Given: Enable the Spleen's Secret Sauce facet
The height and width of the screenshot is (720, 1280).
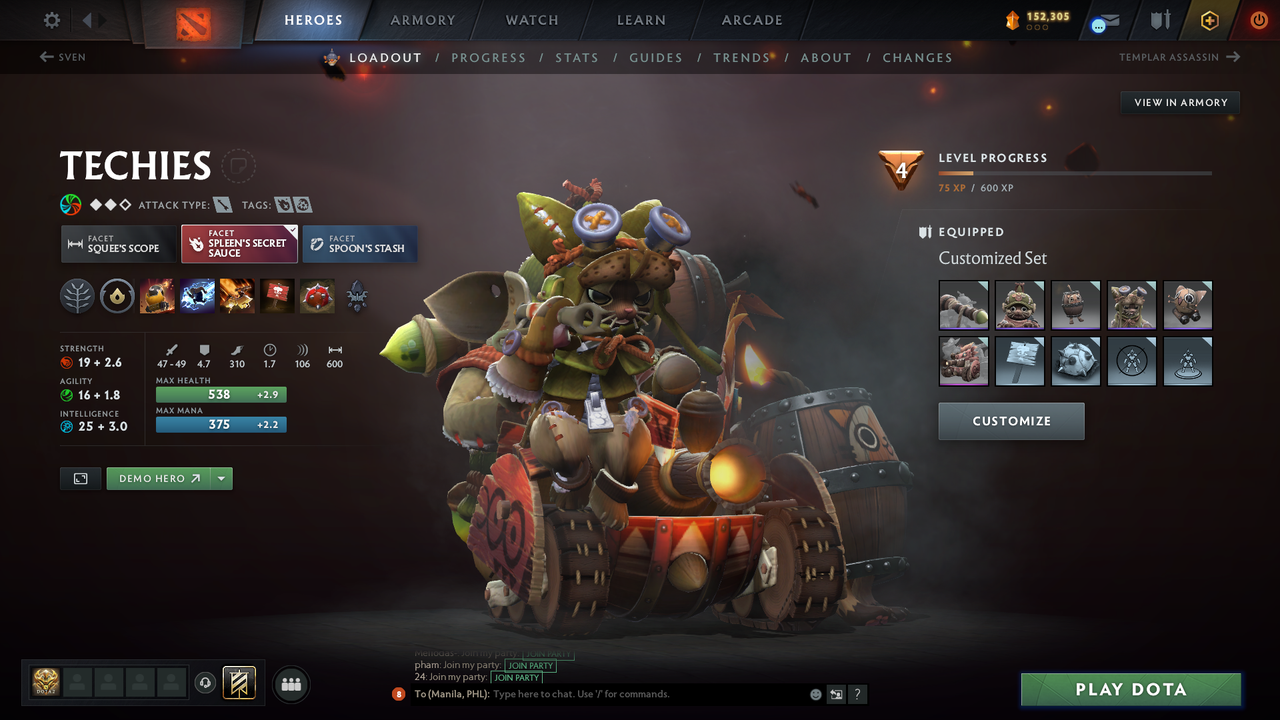Looking at the screenshot, I should (x=239, y=243).
